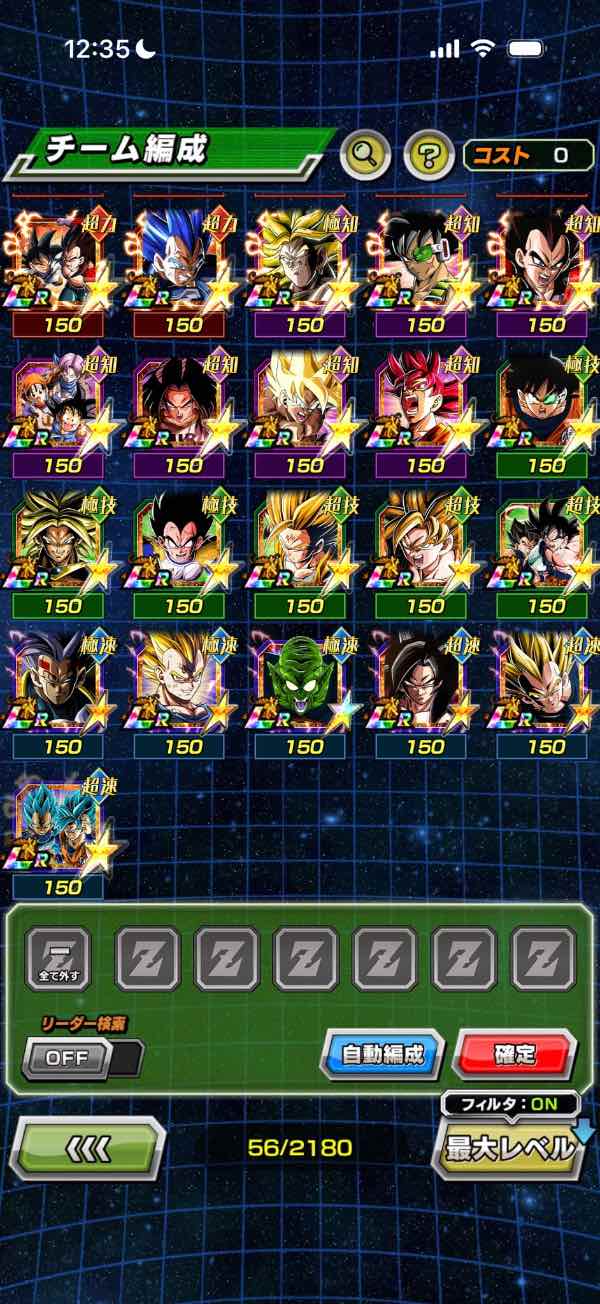
Task: Auto-build team with 自動編成 button
Action: point(382,1054)
